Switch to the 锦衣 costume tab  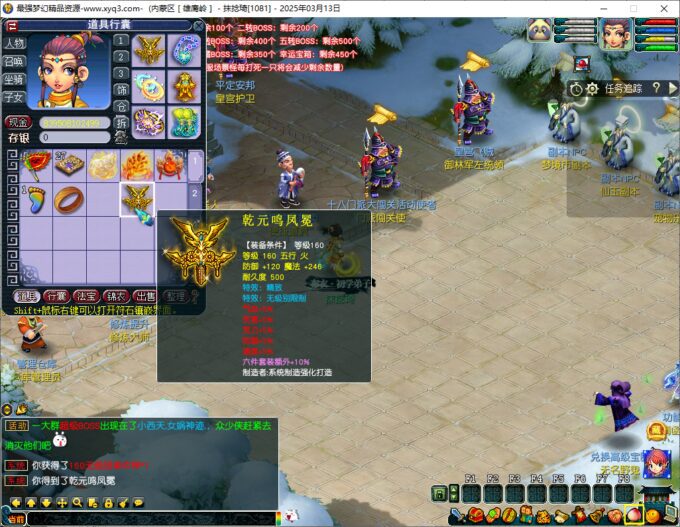(116, 296)
